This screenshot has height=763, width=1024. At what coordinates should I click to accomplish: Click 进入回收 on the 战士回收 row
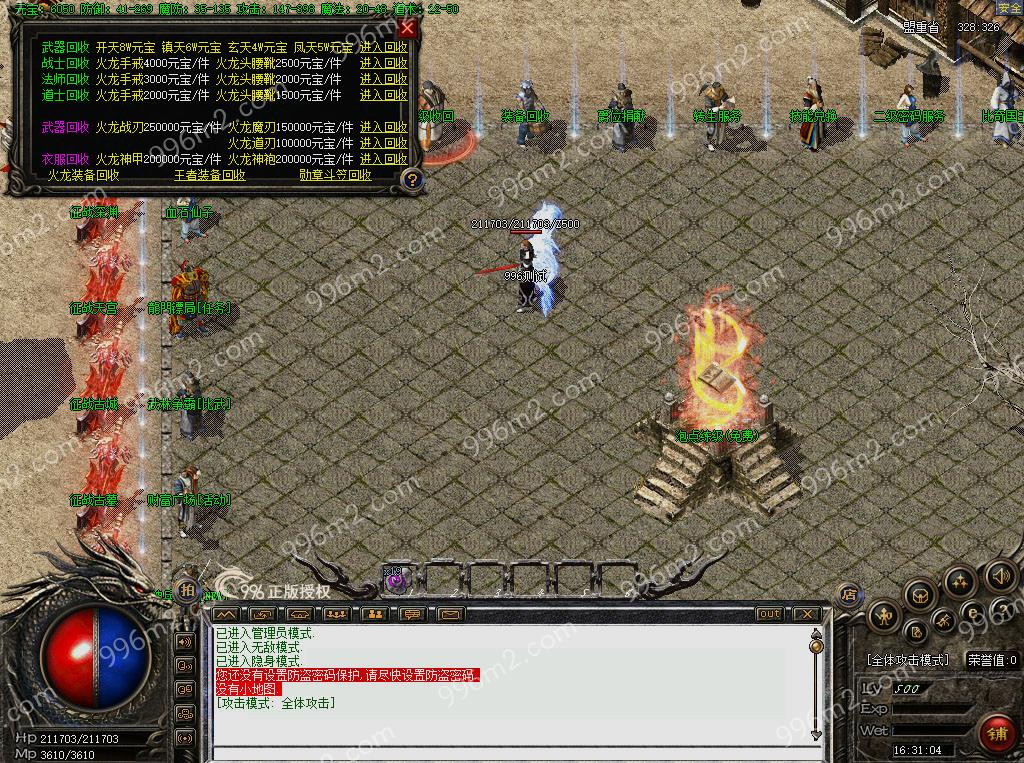pos(384,63)
